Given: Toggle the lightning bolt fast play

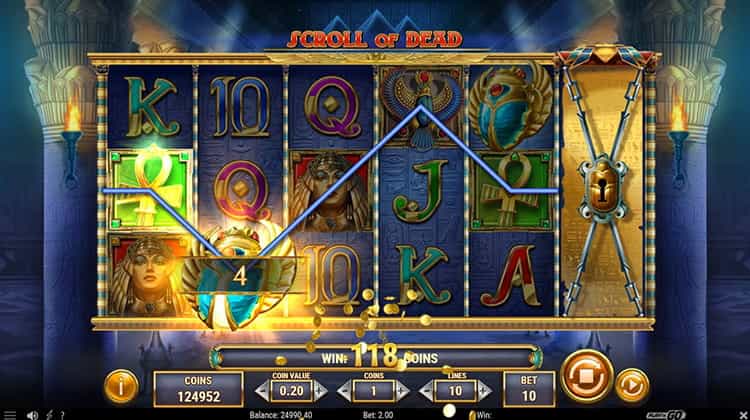Looking at the screenshot, I should (x=48, y=414).
